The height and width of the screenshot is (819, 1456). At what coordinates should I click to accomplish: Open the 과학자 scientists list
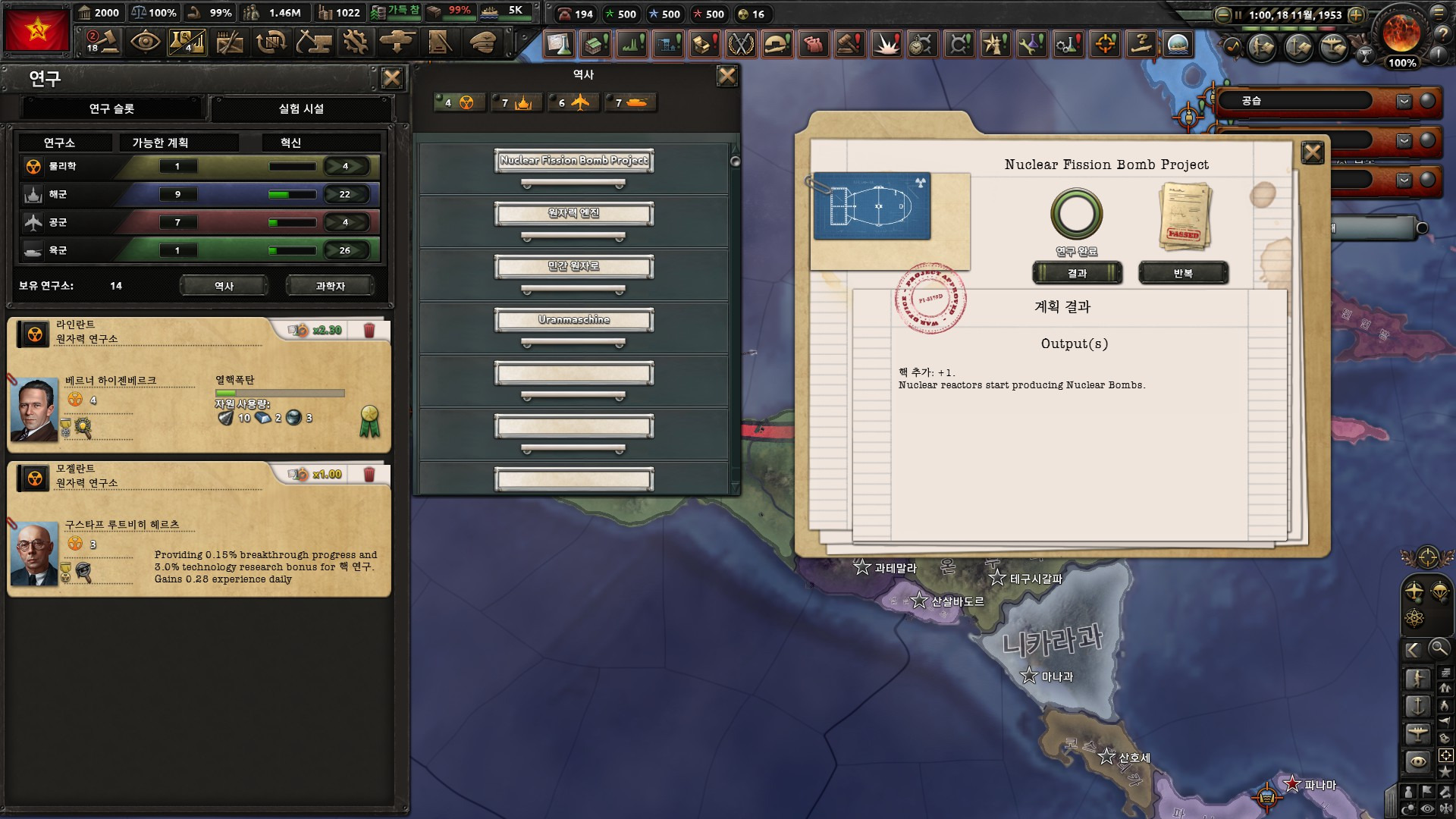[x=330, y=286]
